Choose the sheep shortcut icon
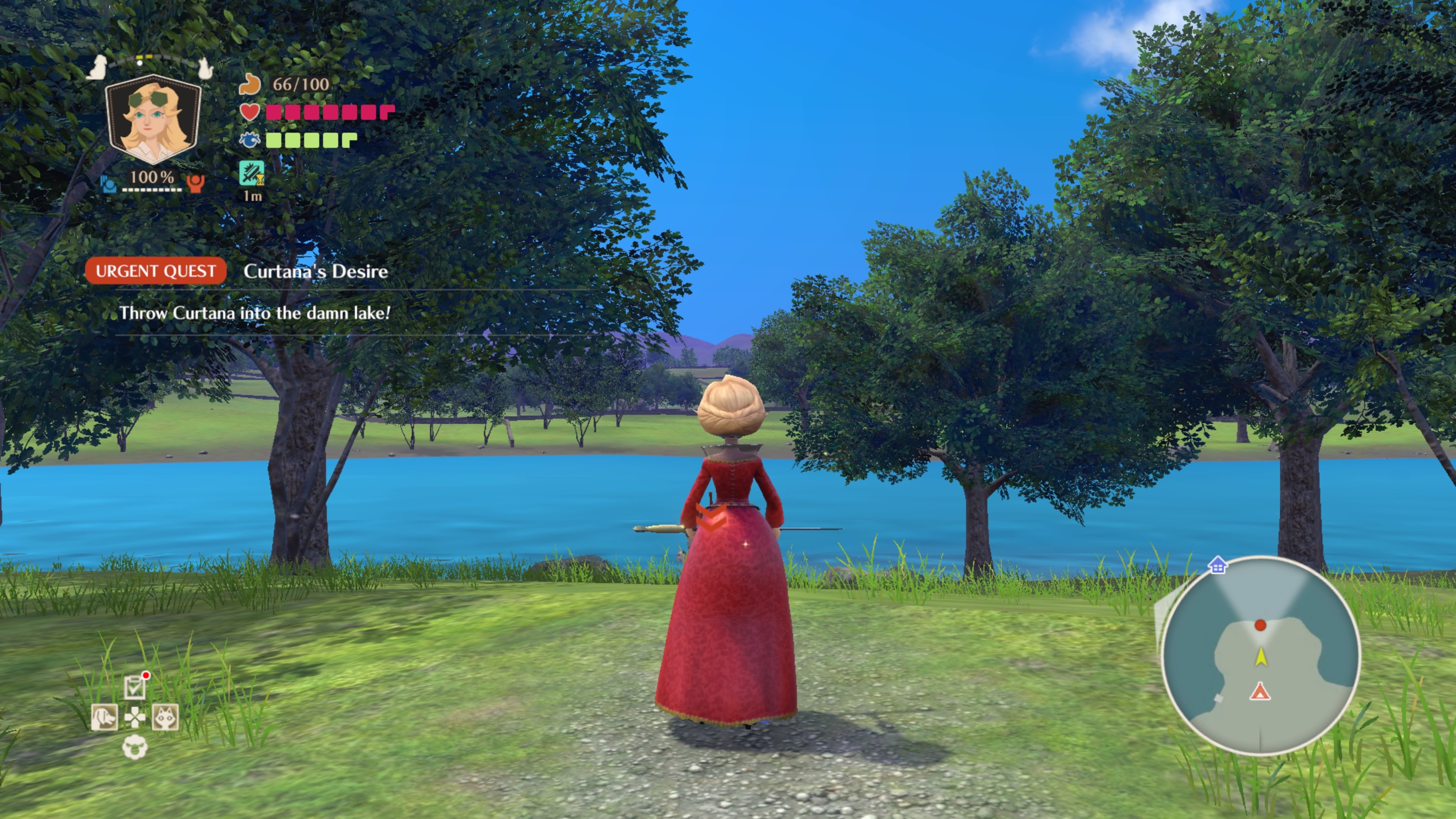Screen dimensions: 1456x819 pos(135,747)
